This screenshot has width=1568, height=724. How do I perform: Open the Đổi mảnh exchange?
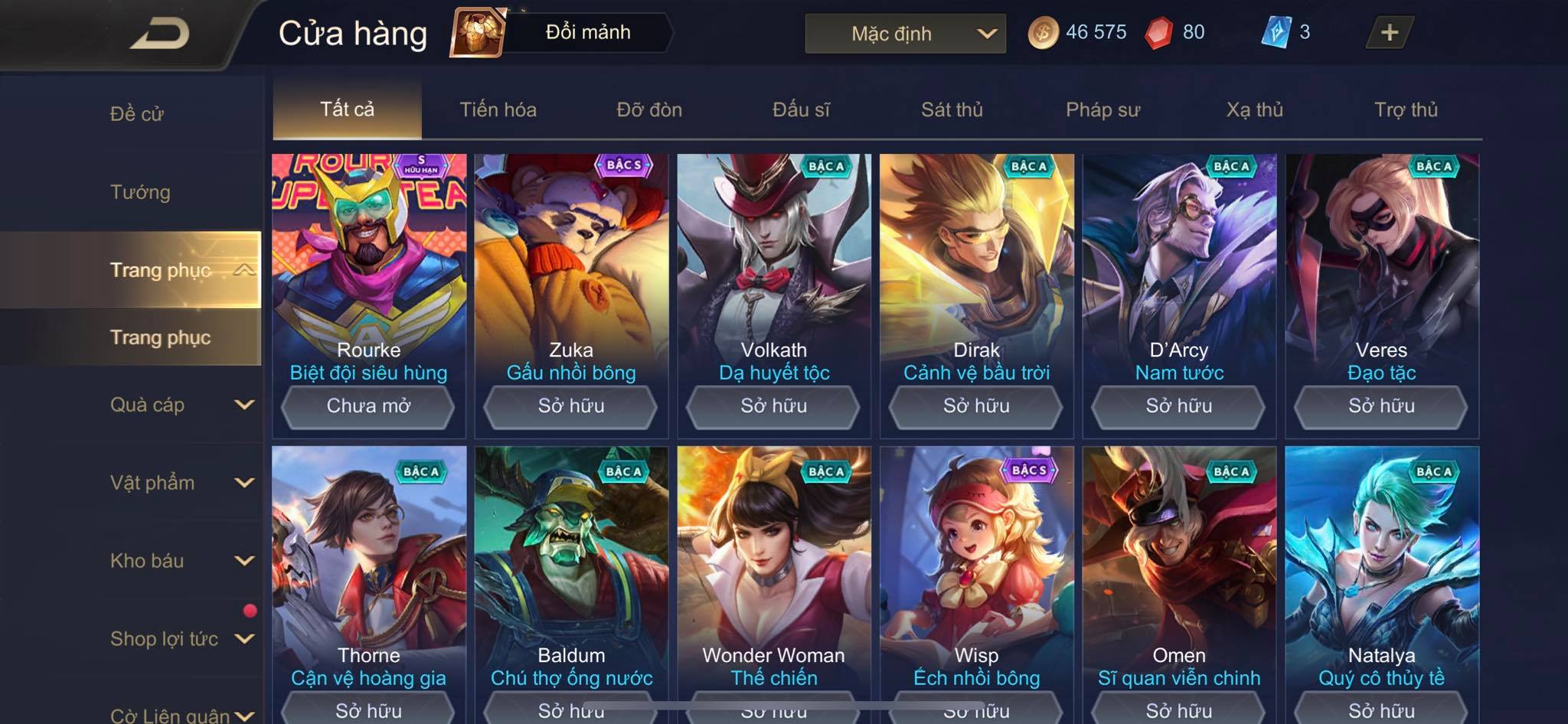click(563, 33)
